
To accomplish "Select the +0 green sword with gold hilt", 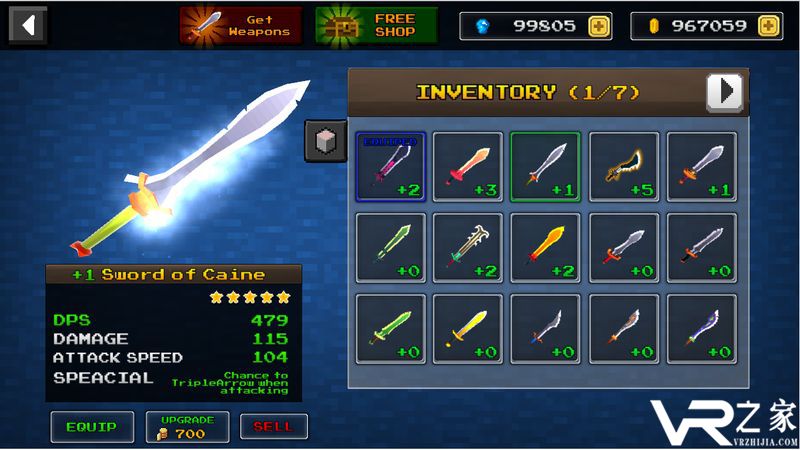I will [x=390, y=328].
